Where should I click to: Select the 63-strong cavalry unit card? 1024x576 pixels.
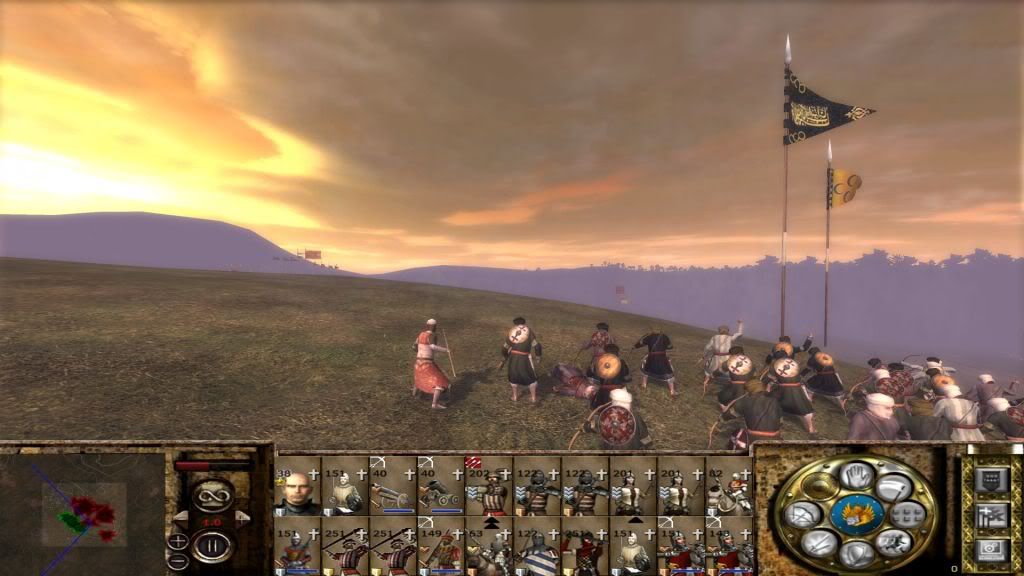click(489, 548)
